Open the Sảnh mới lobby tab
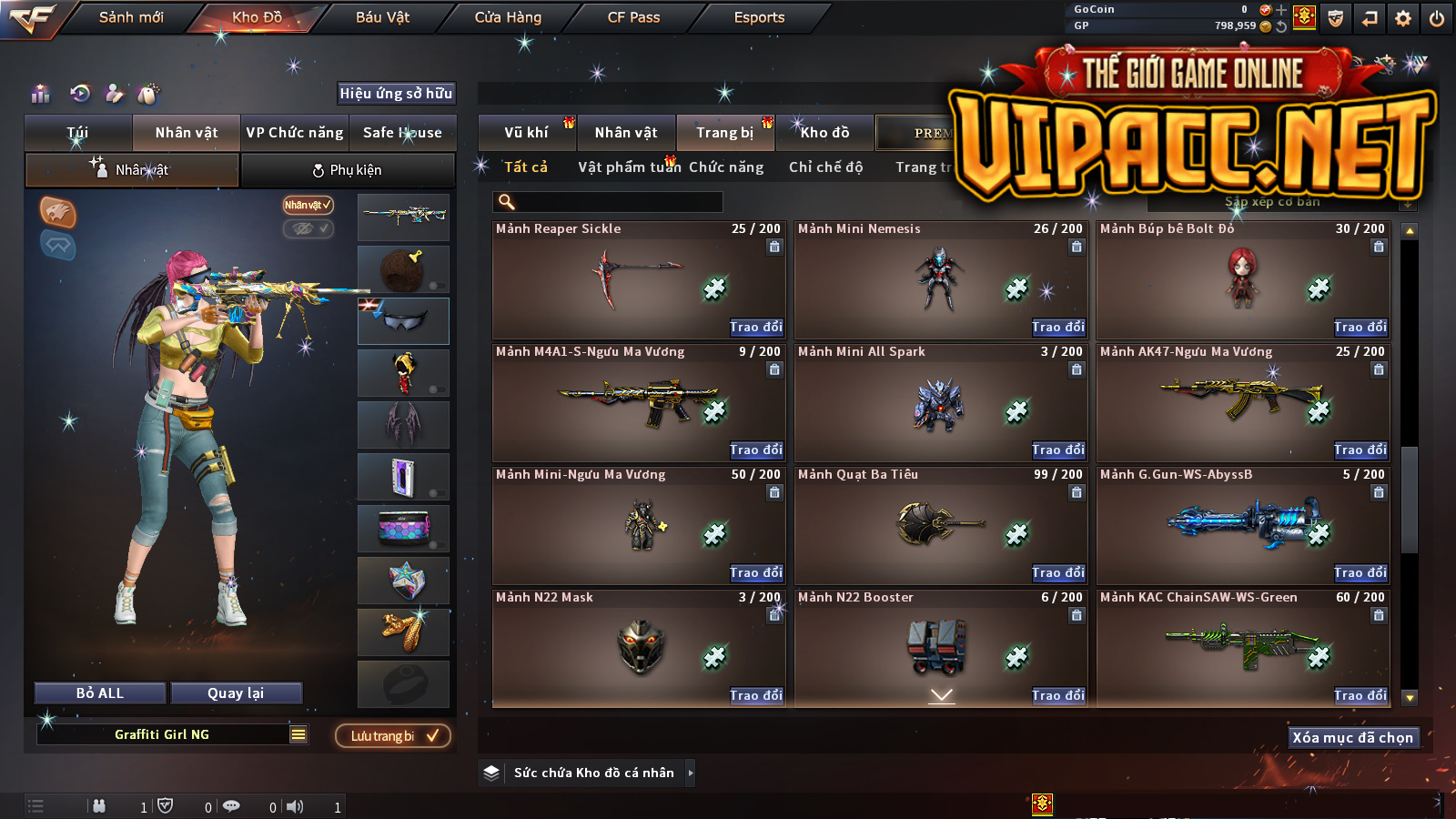Screen dimensions: 1456x819 coord(131,17)
